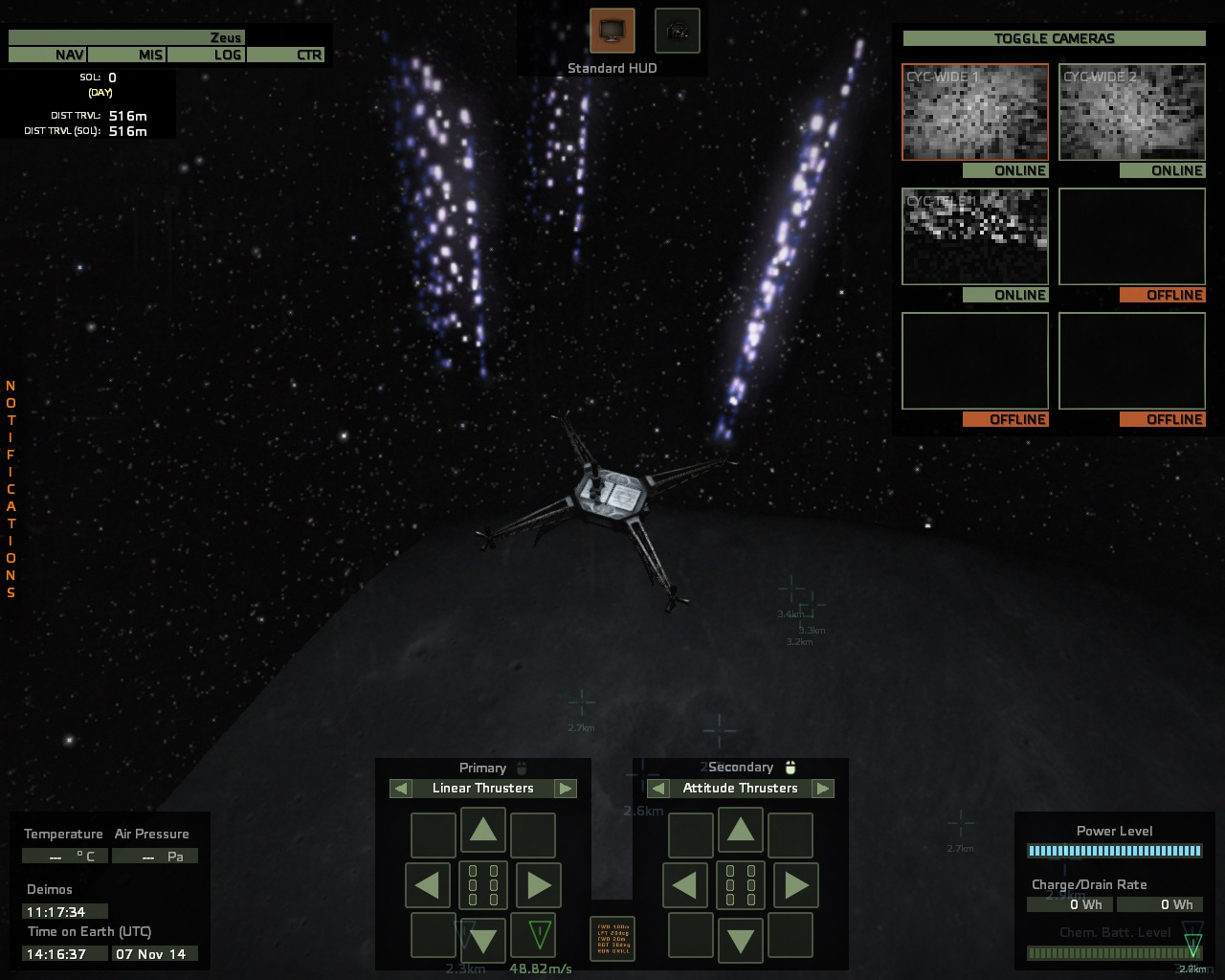Expand the Notifications side panel

11,488
